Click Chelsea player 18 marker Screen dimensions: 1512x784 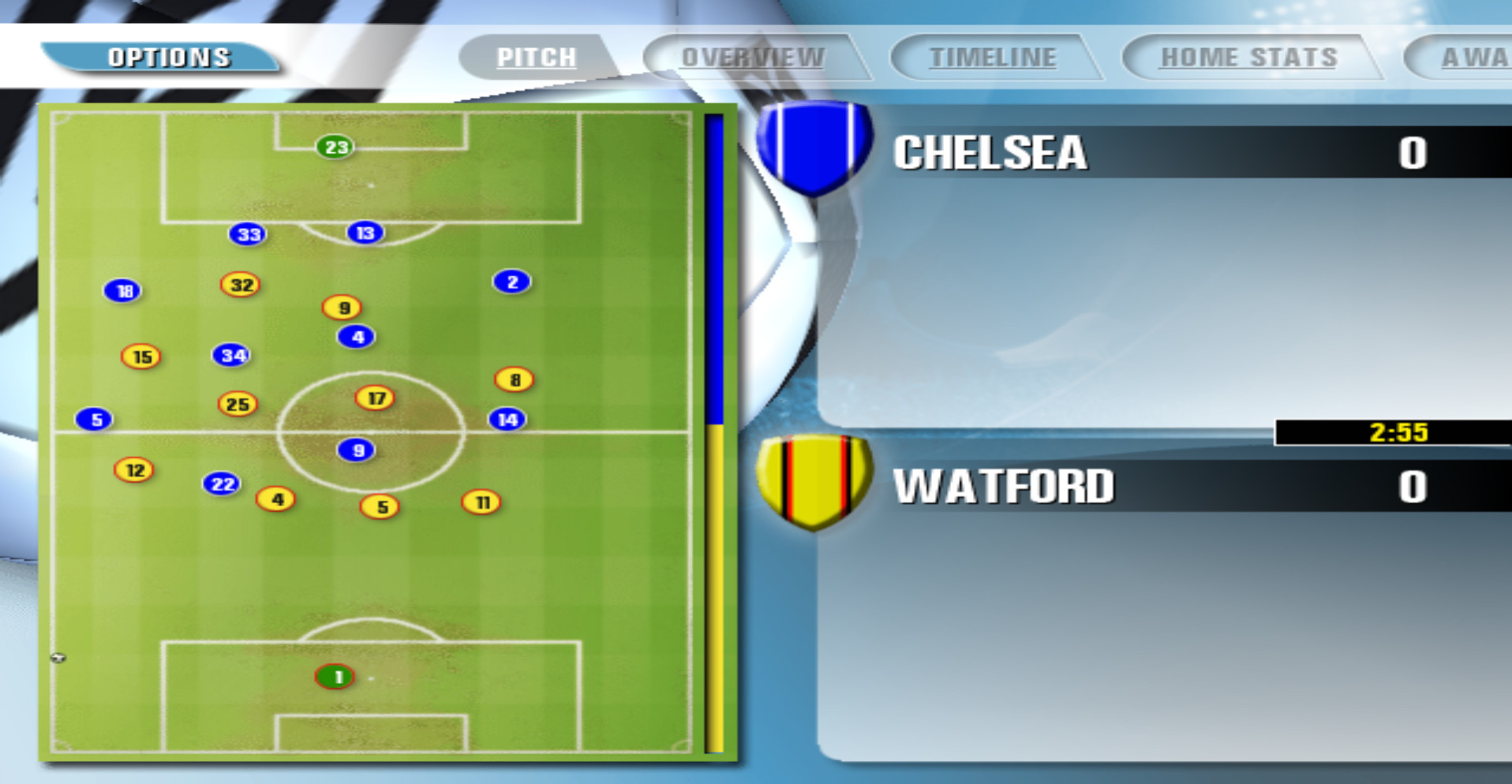coord(122,290)
